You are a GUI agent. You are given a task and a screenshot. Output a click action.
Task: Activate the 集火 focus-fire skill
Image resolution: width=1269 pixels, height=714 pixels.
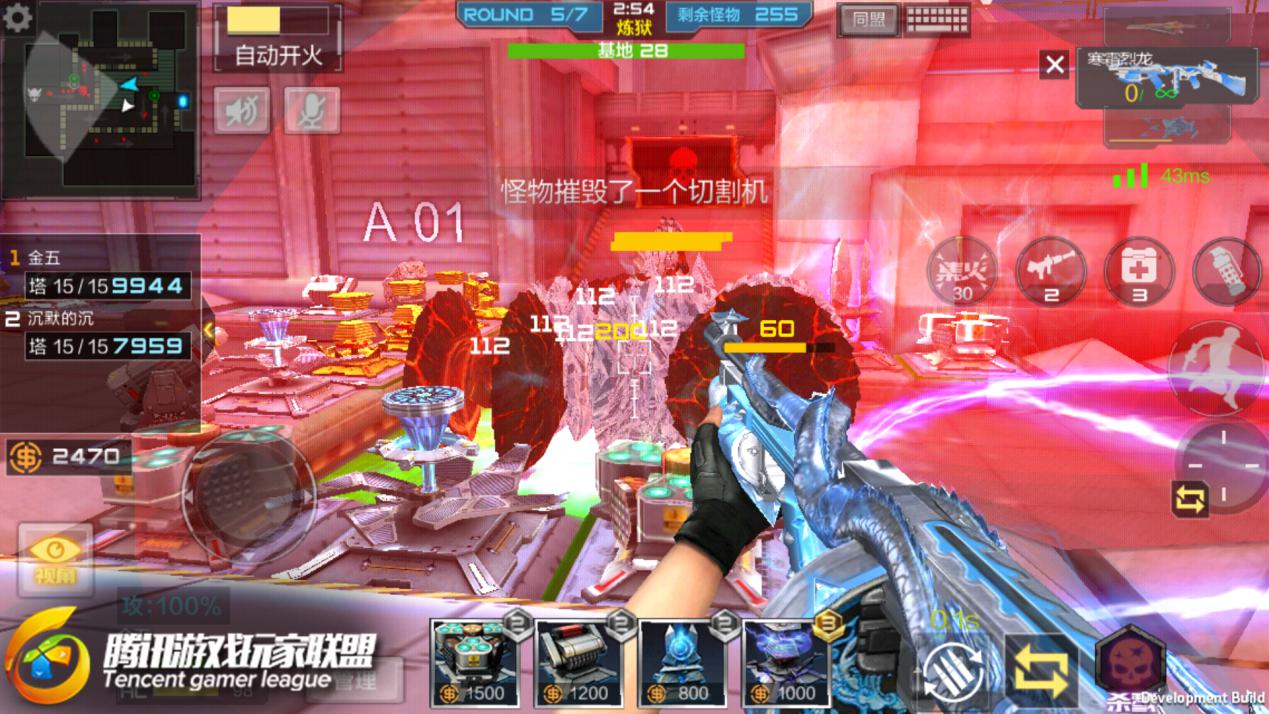[961, 271]
